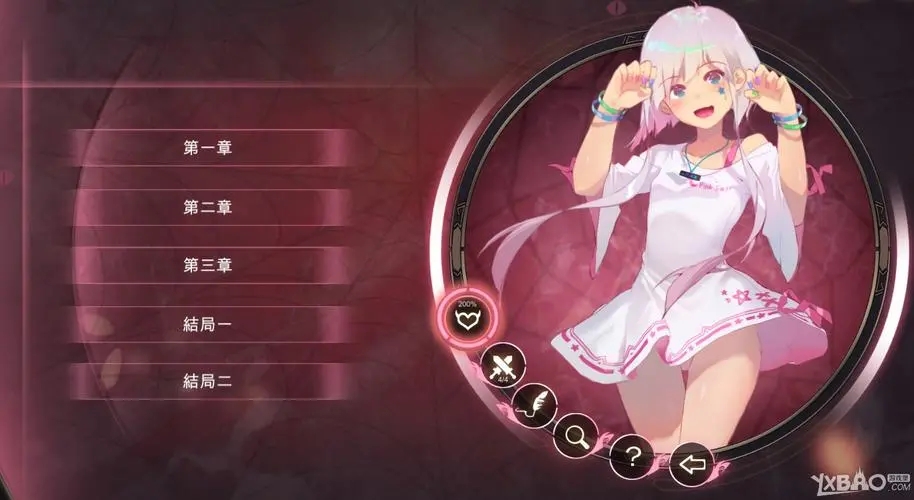
Task: Open the question mark help button
Action: click(631, 455)
